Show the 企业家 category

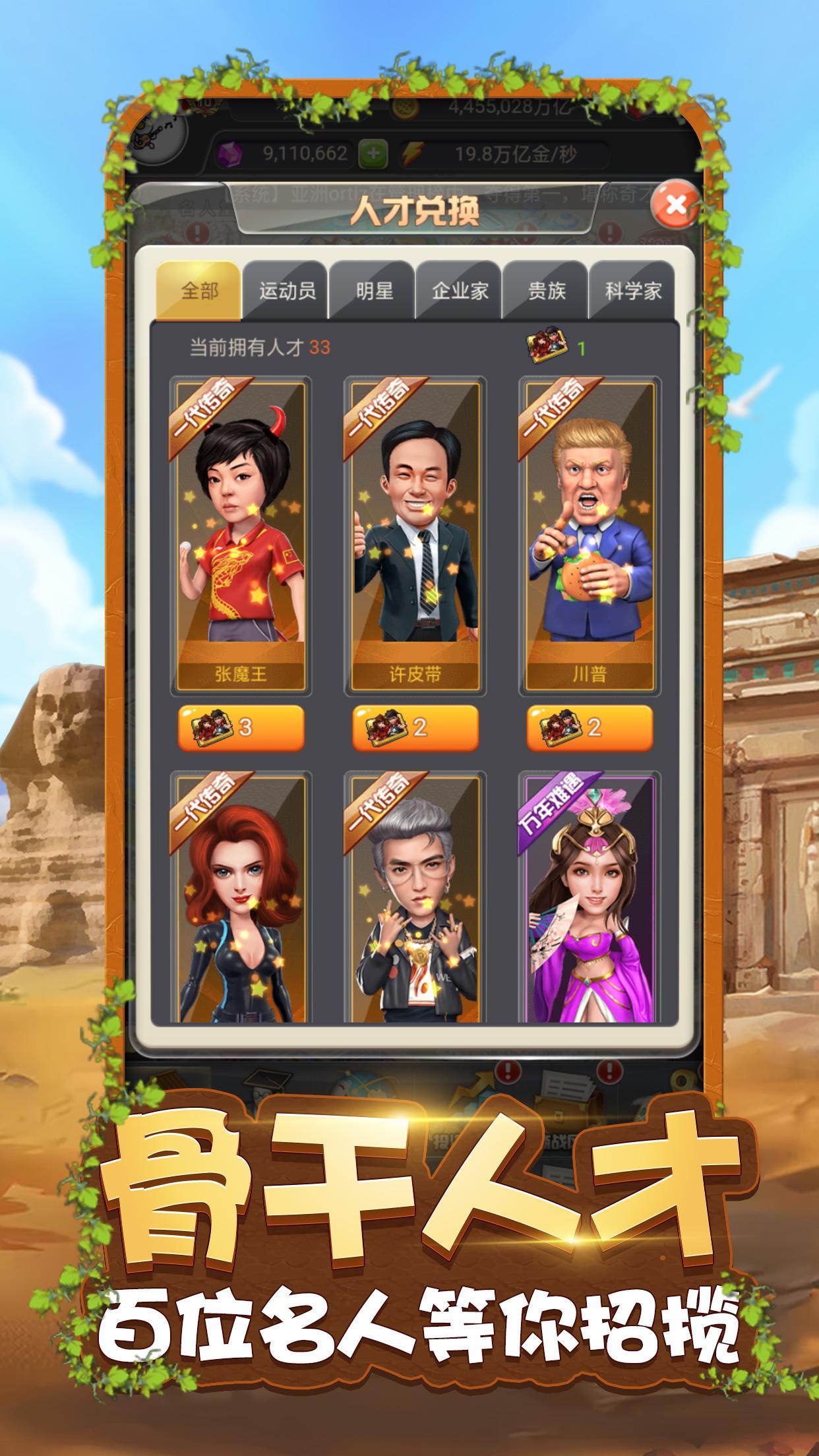[x=460, y=291]
